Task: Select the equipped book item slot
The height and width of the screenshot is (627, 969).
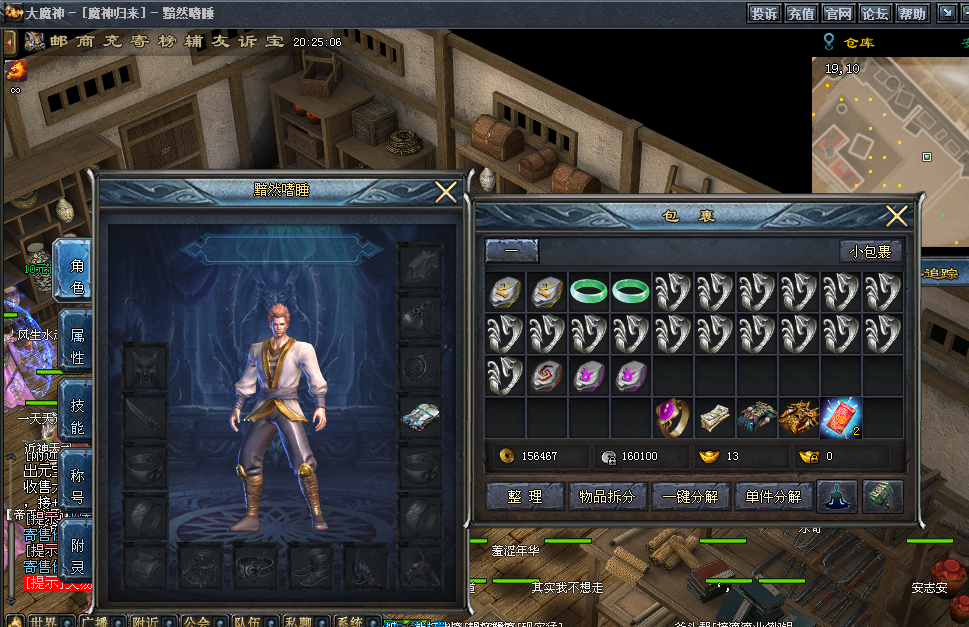Action: (420, 417)
